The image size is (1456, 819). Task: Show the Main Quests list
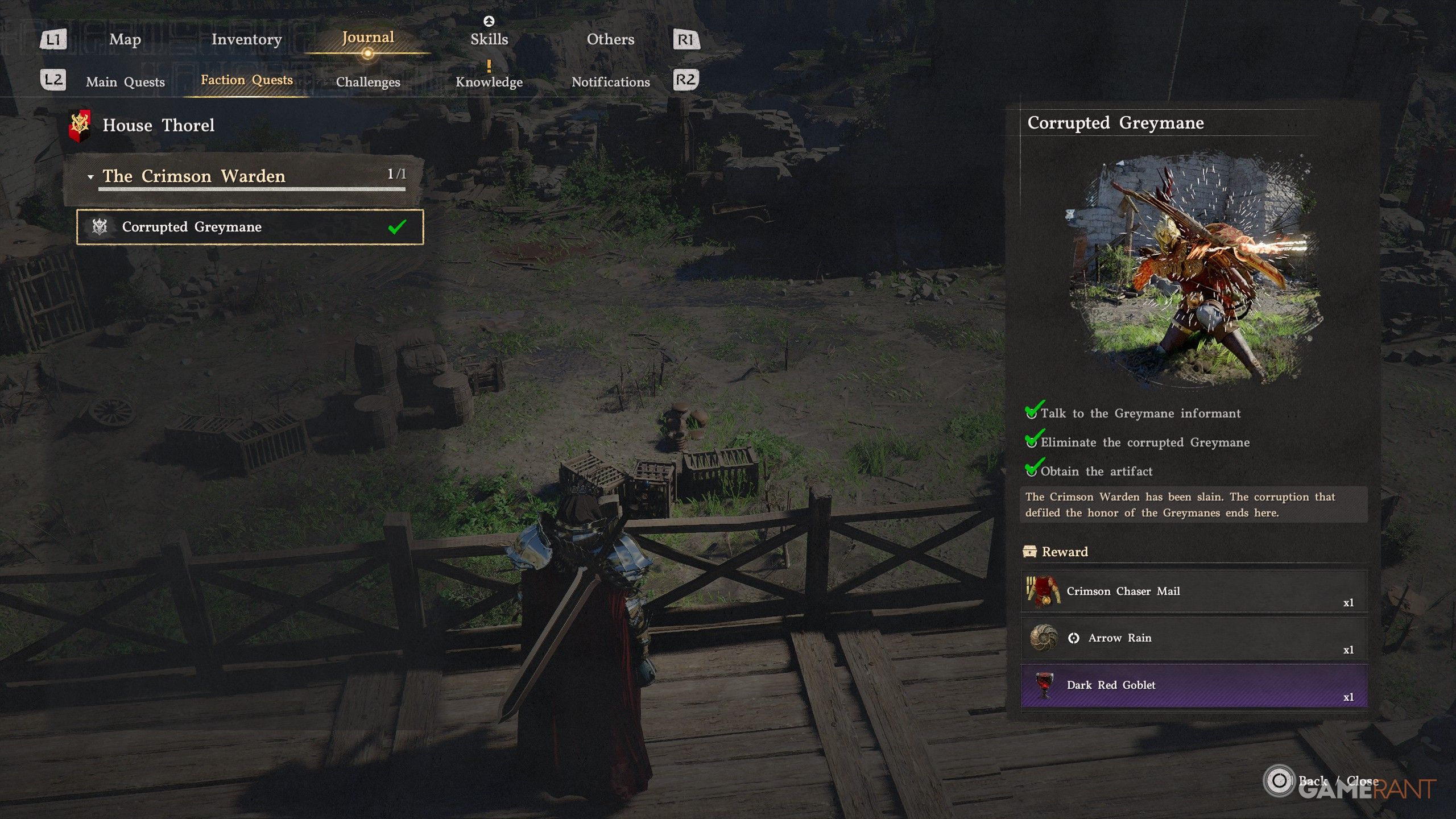click(125, 82)
